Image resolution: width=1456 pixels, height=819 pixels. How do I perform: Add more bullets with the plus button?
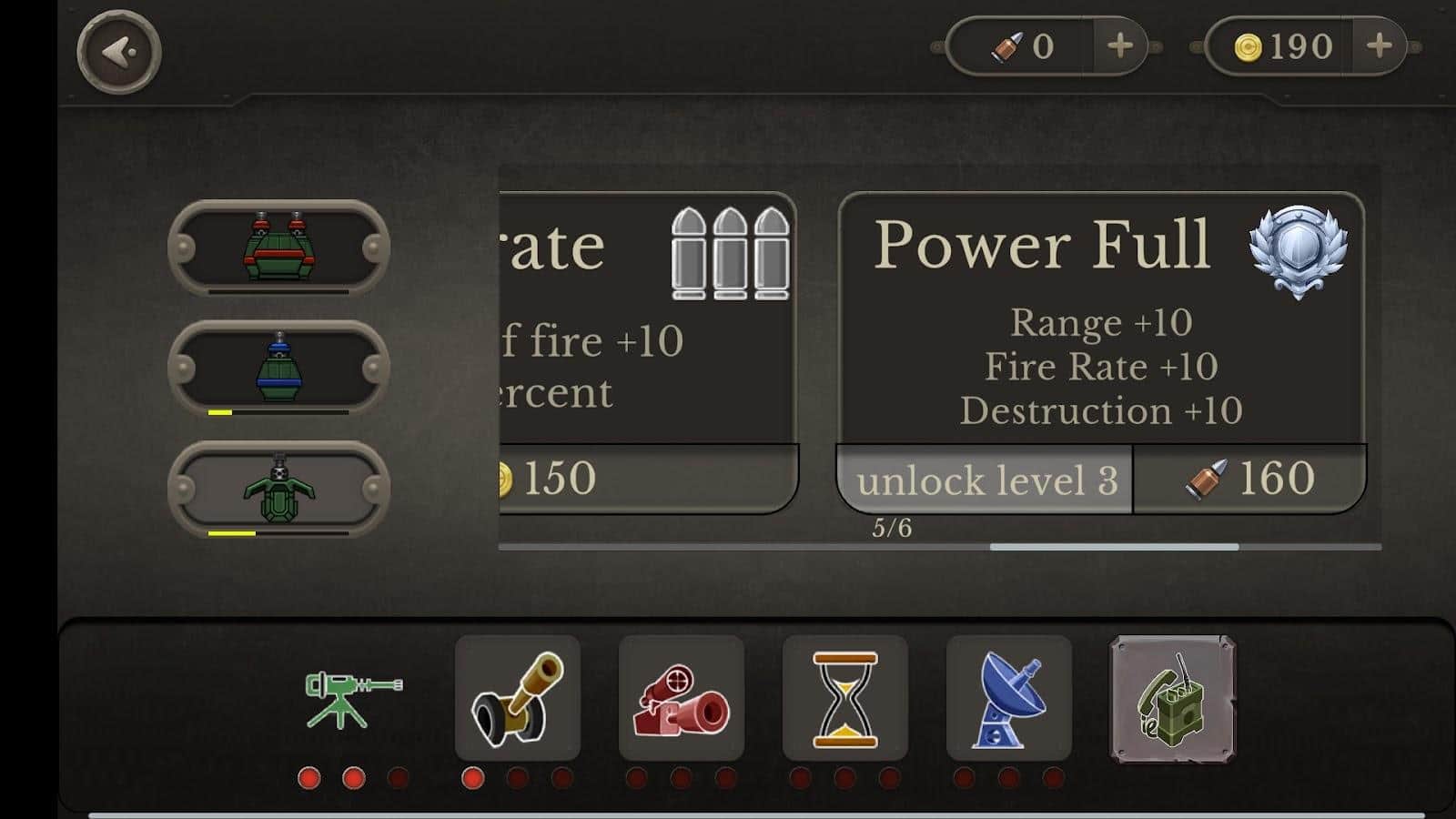[1120, 45]
